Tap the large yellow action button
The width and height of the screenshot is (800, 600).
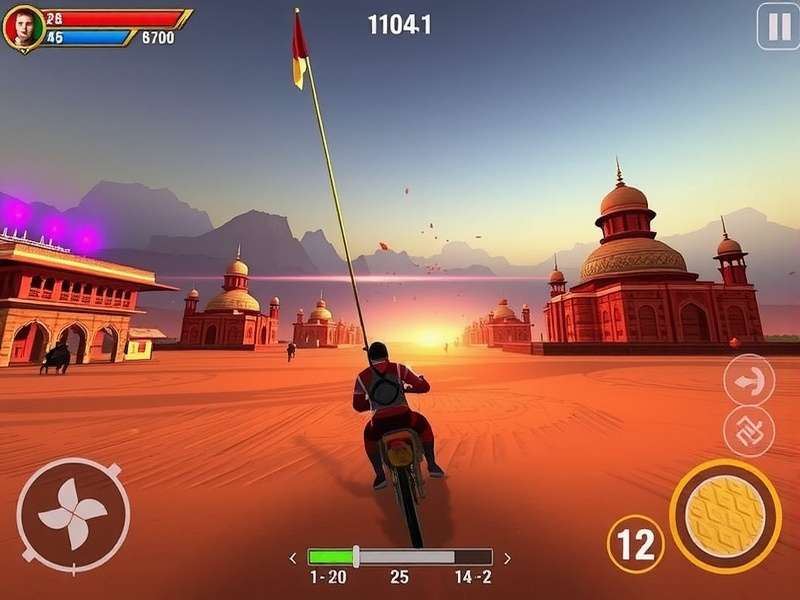coord(725,516)
